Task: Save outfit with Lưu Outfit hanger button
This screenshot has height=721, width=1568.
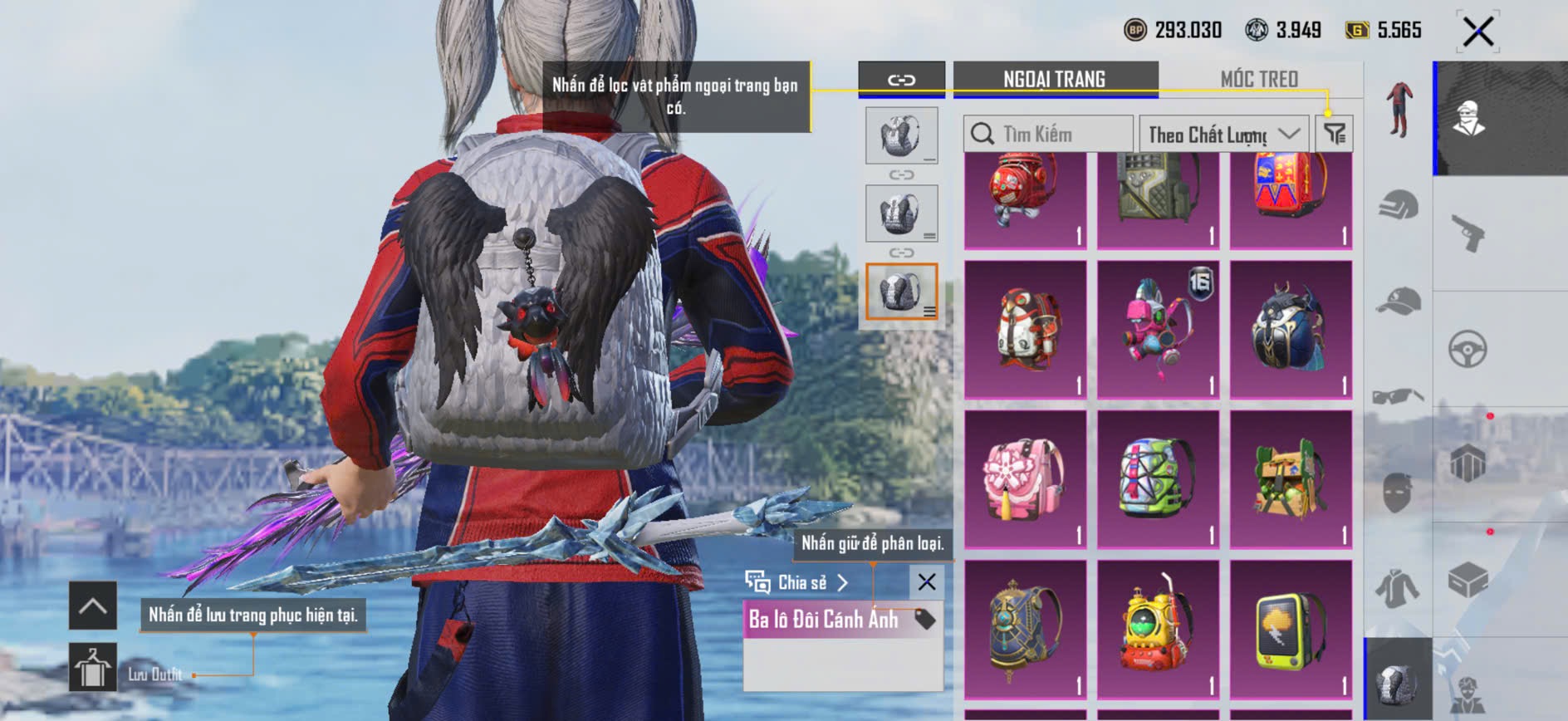Action: tap(92, 667)
